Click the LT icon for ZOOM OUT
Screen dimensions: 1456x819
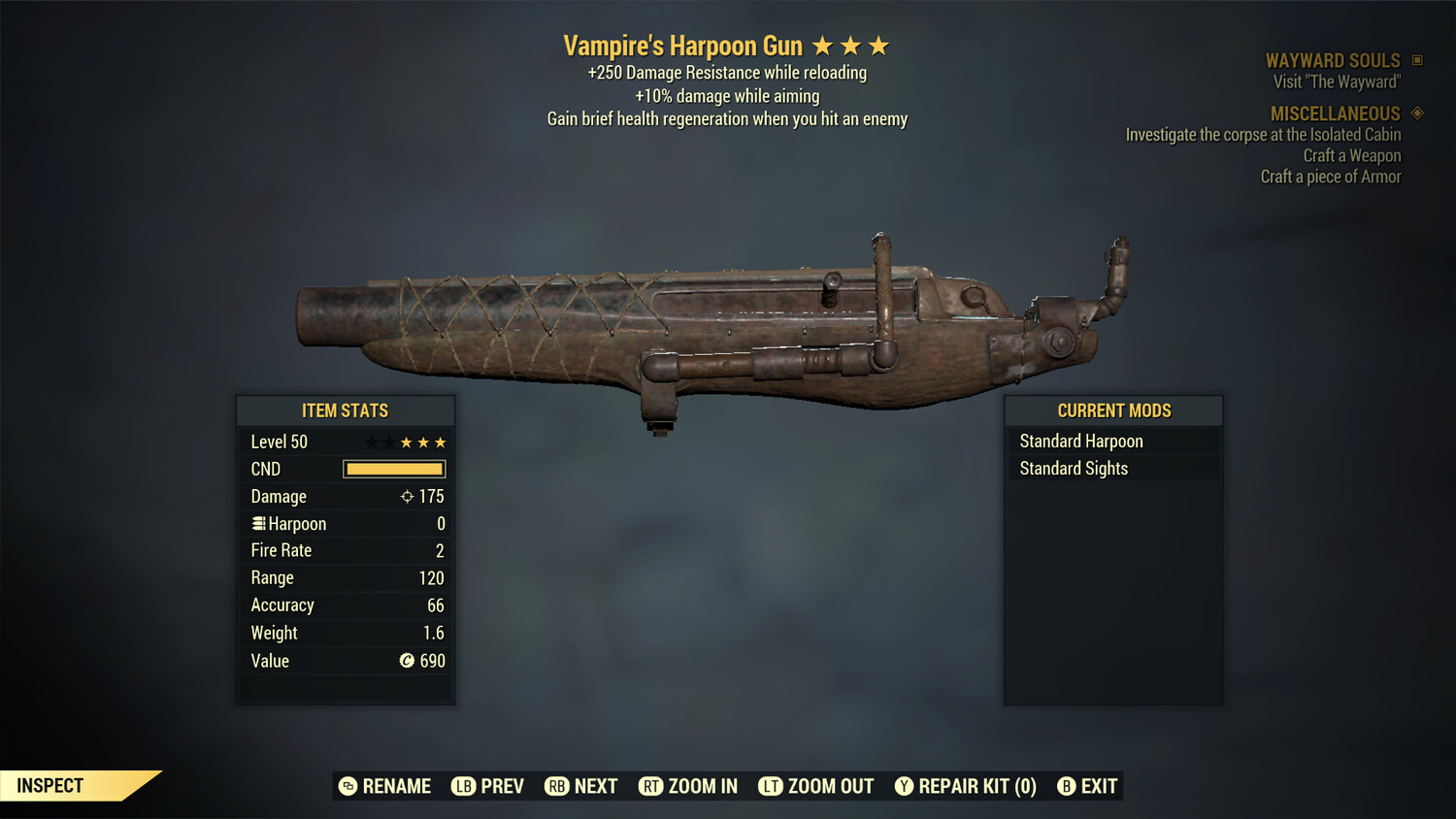tap(770, 786)
